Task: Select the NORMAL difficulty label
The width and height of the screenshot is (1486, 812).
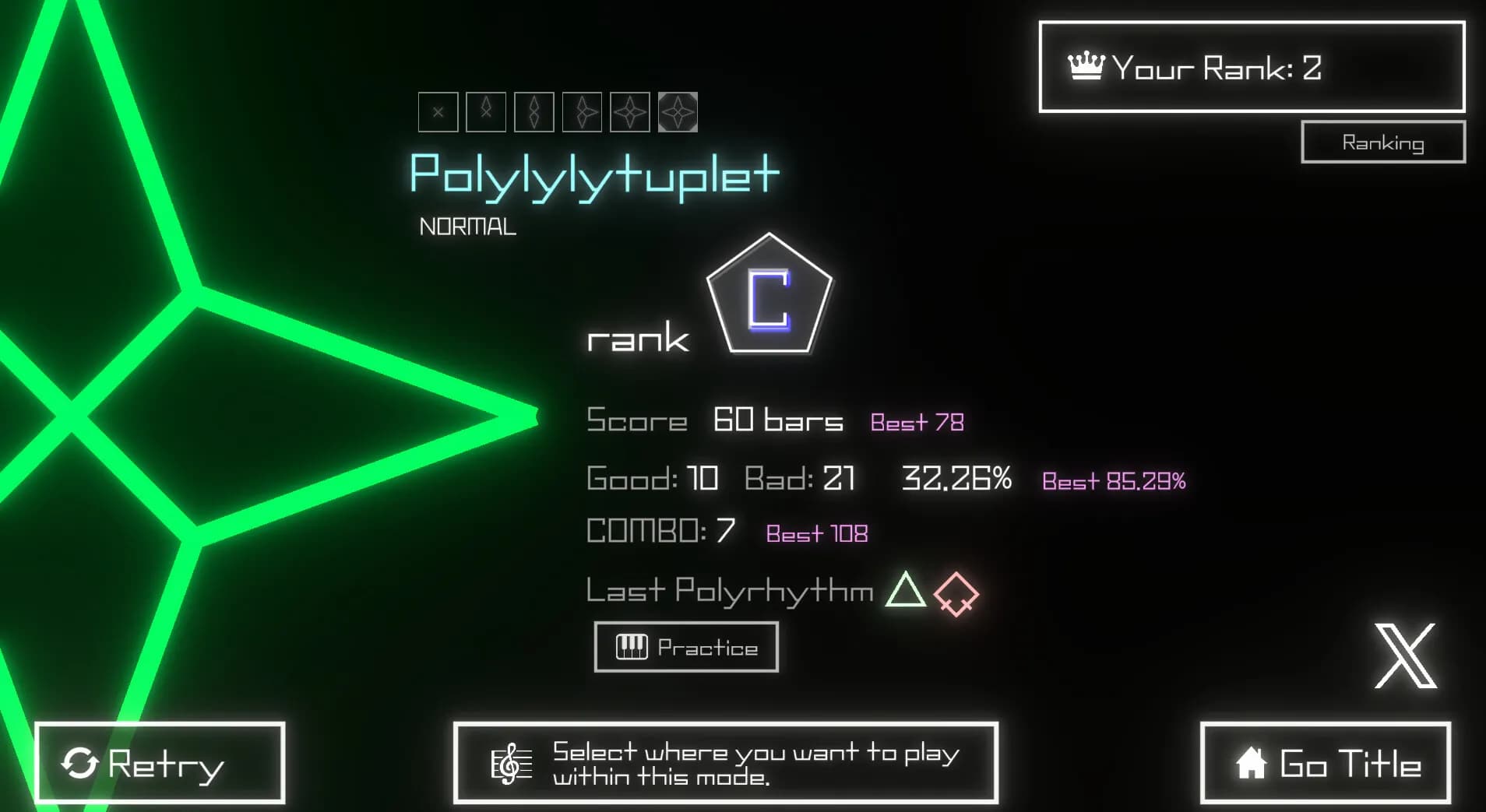Action: [x=468, y=226]
